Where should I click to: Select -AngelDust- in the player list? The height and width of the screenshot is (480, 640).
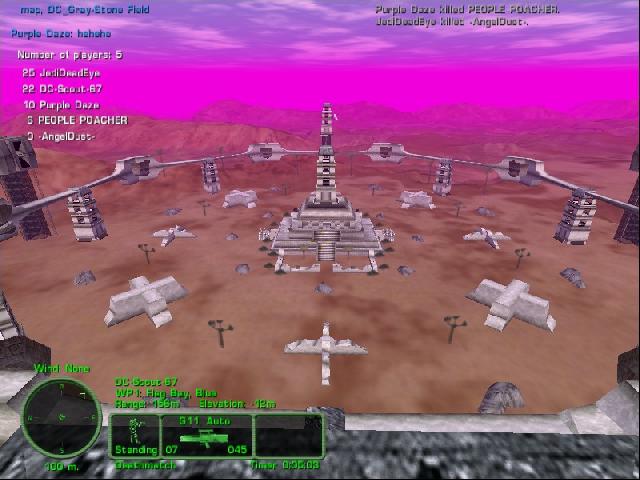click(67, 136)
